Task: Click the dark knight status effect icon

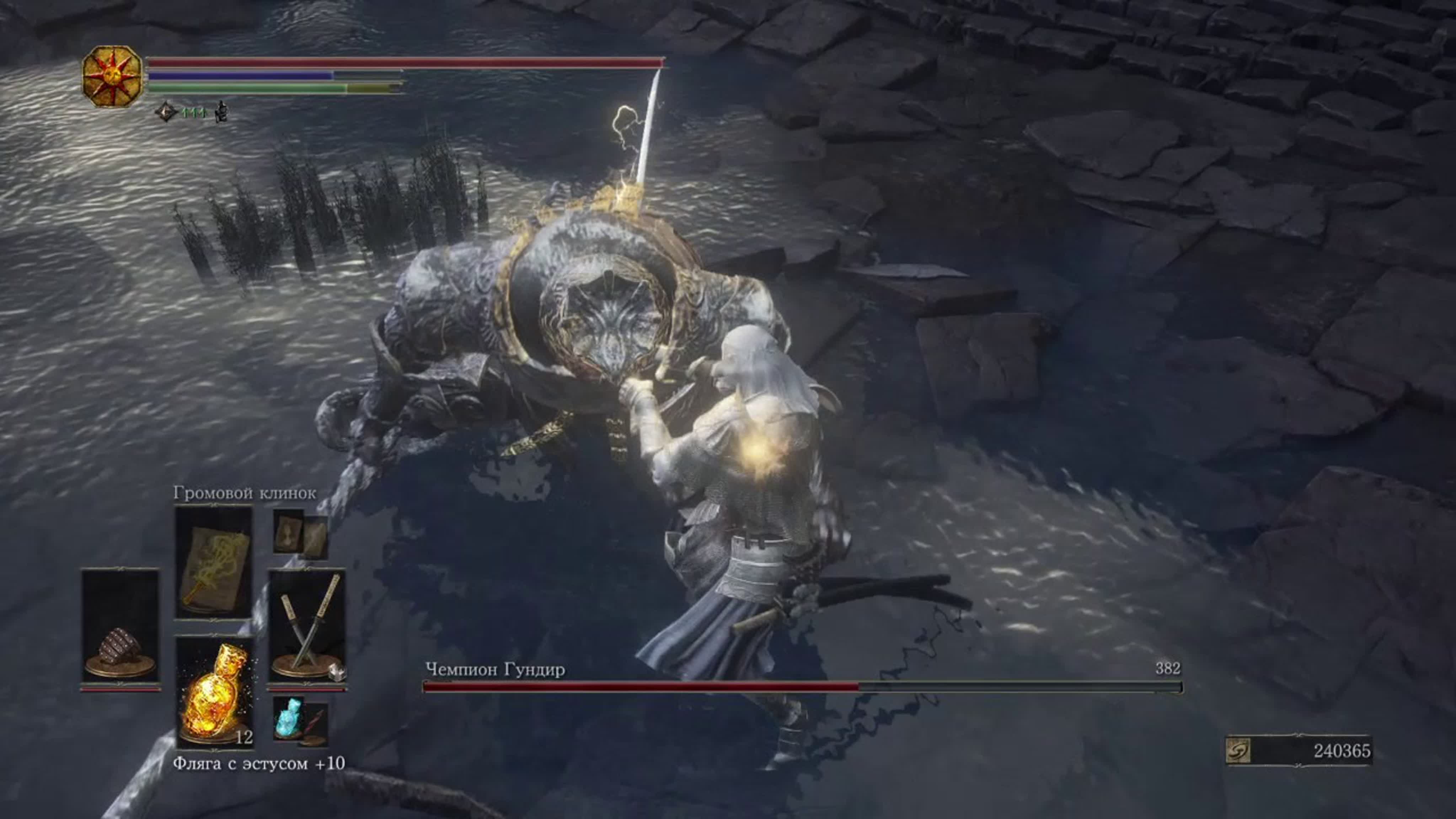Action: click(223, 111)
